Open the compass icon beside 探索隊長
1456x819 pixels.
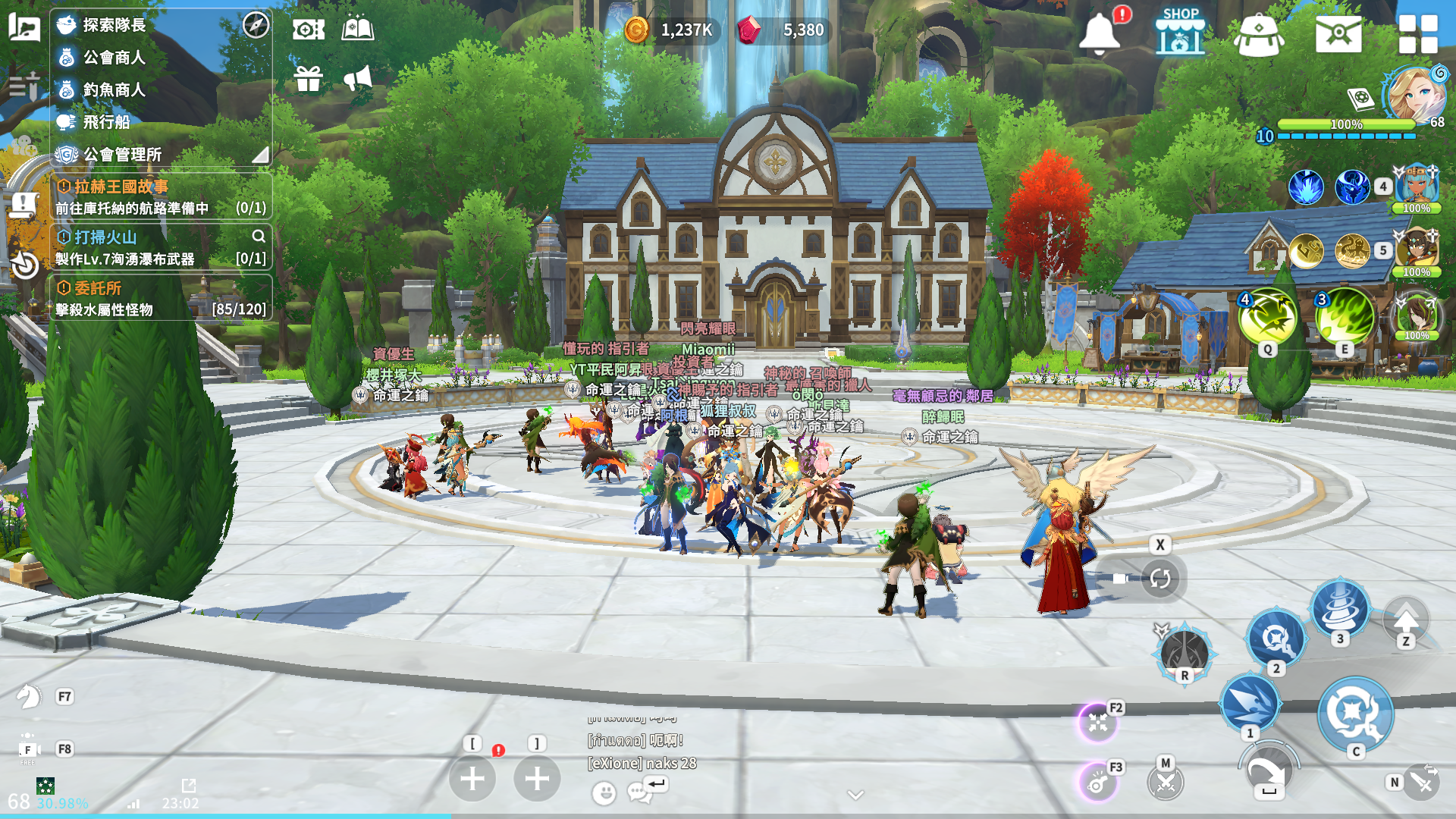(x=256, y=25)
